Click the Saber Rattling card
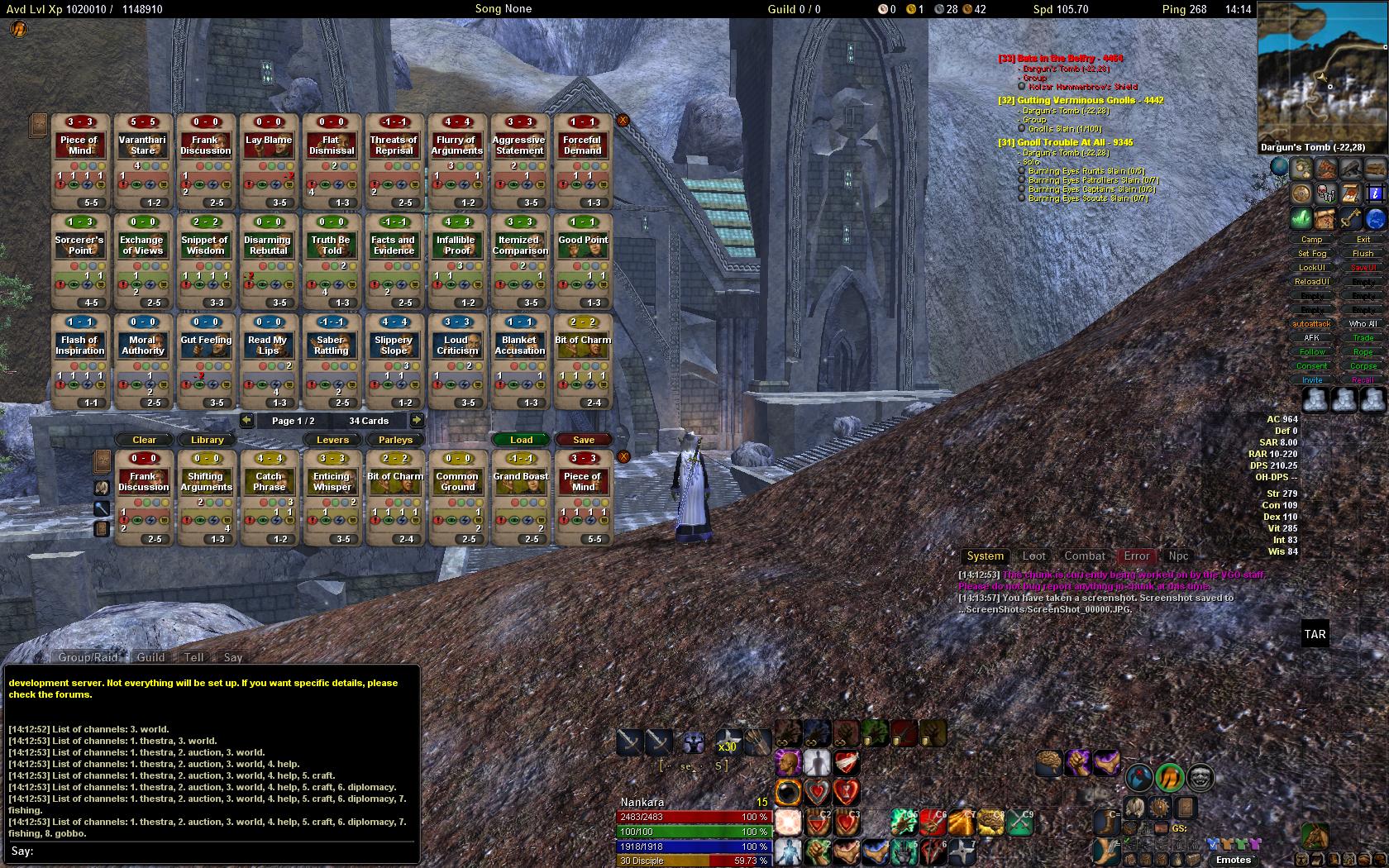The width and height of the screenshot is (1389, 868). click(331, 361)
